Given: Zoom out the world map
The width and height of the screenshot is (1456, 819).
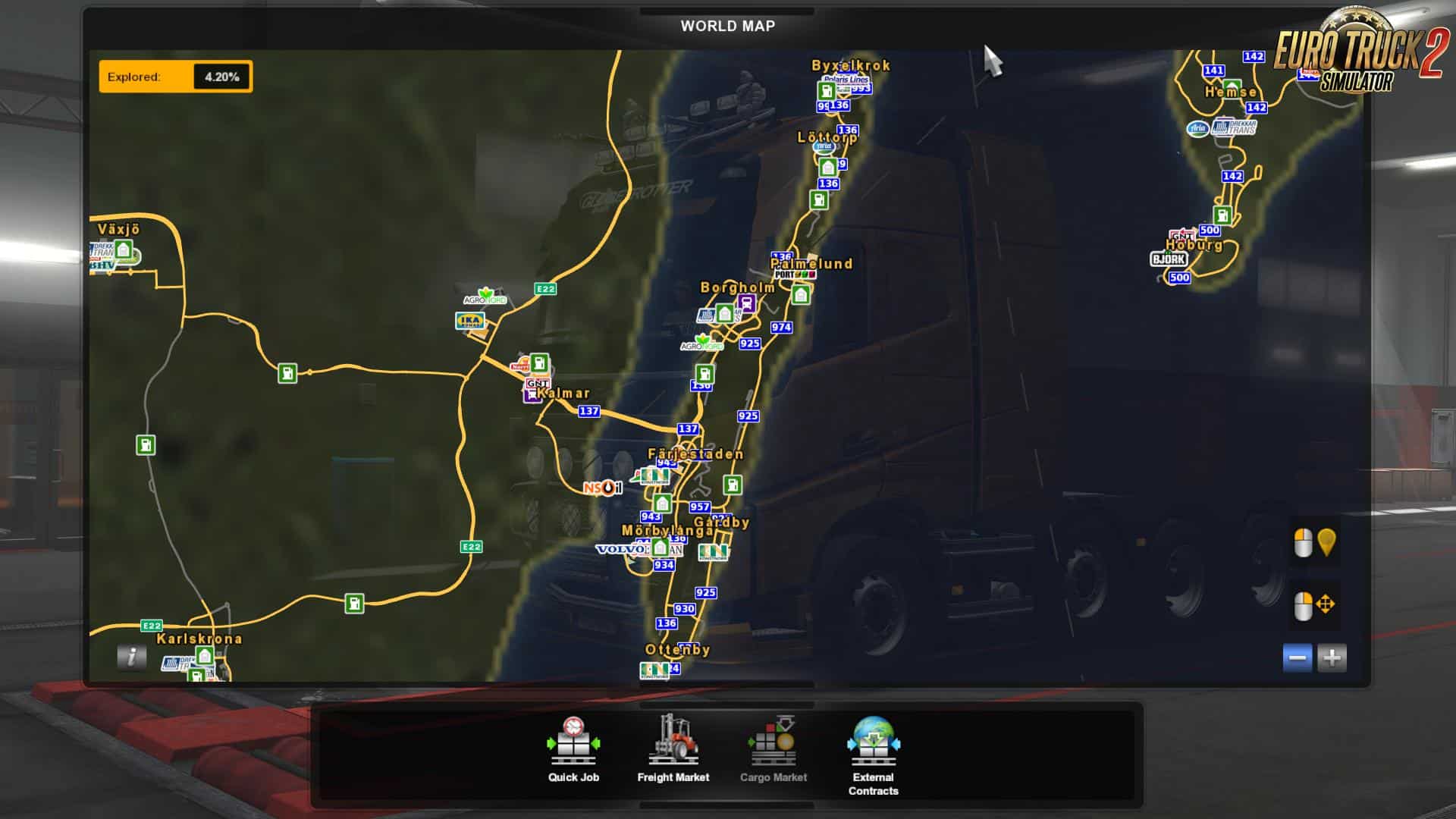Looking at the screenshot, I should point(1297,657).
